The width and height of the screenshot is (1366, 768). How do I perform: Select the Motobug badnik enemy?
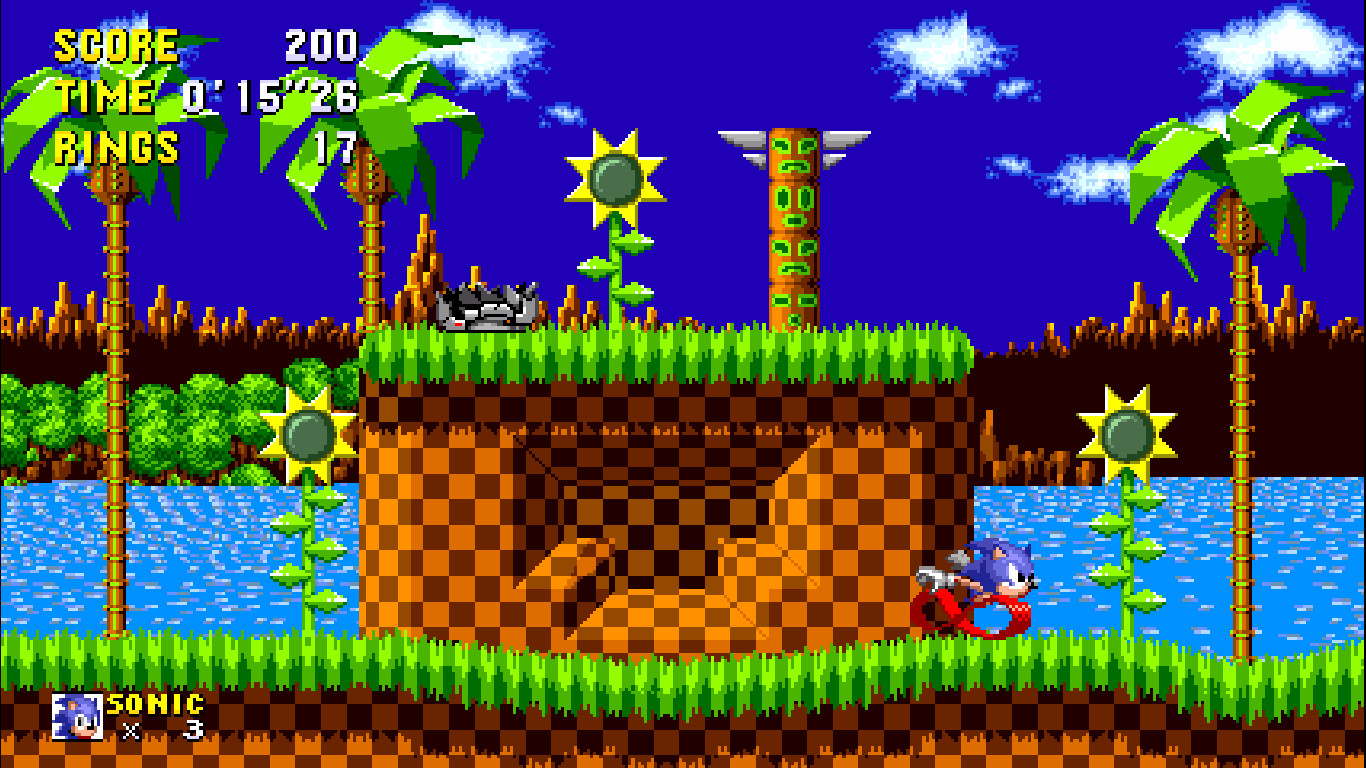coord(484,305)
